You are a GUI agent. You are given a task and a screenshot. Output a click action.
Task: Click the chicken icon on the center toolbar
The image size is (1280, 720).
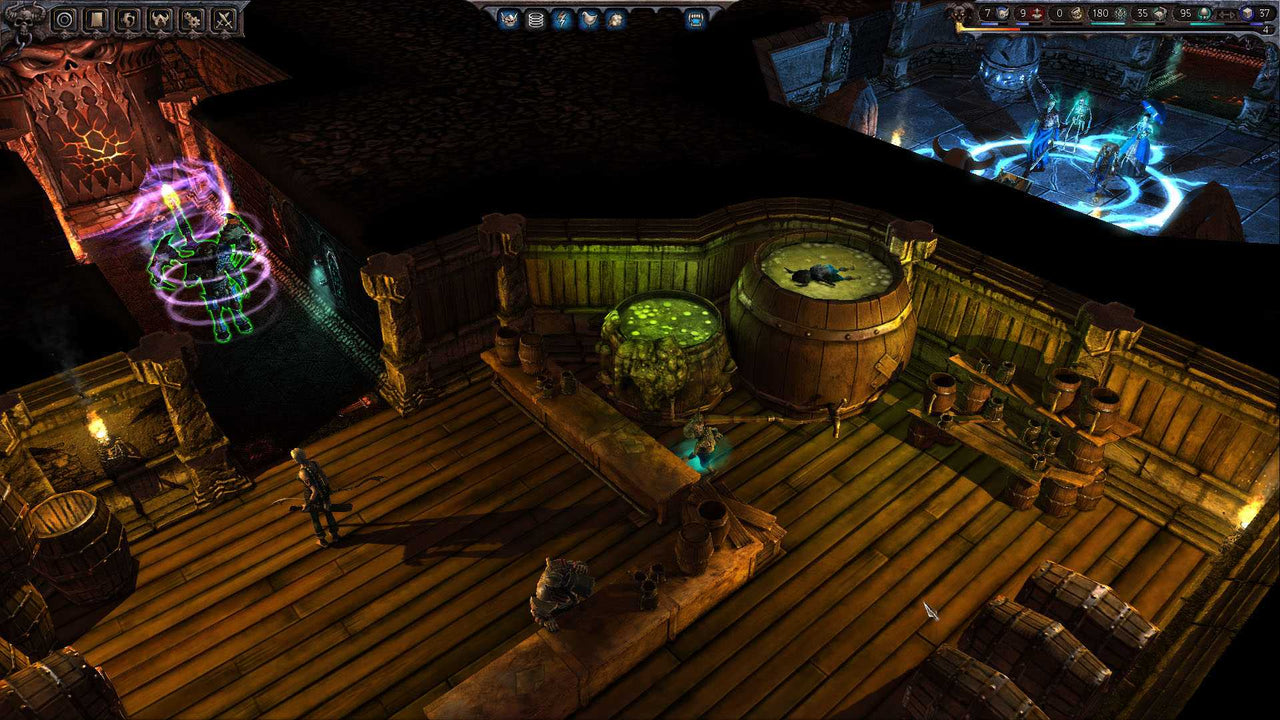click(588, 19)
